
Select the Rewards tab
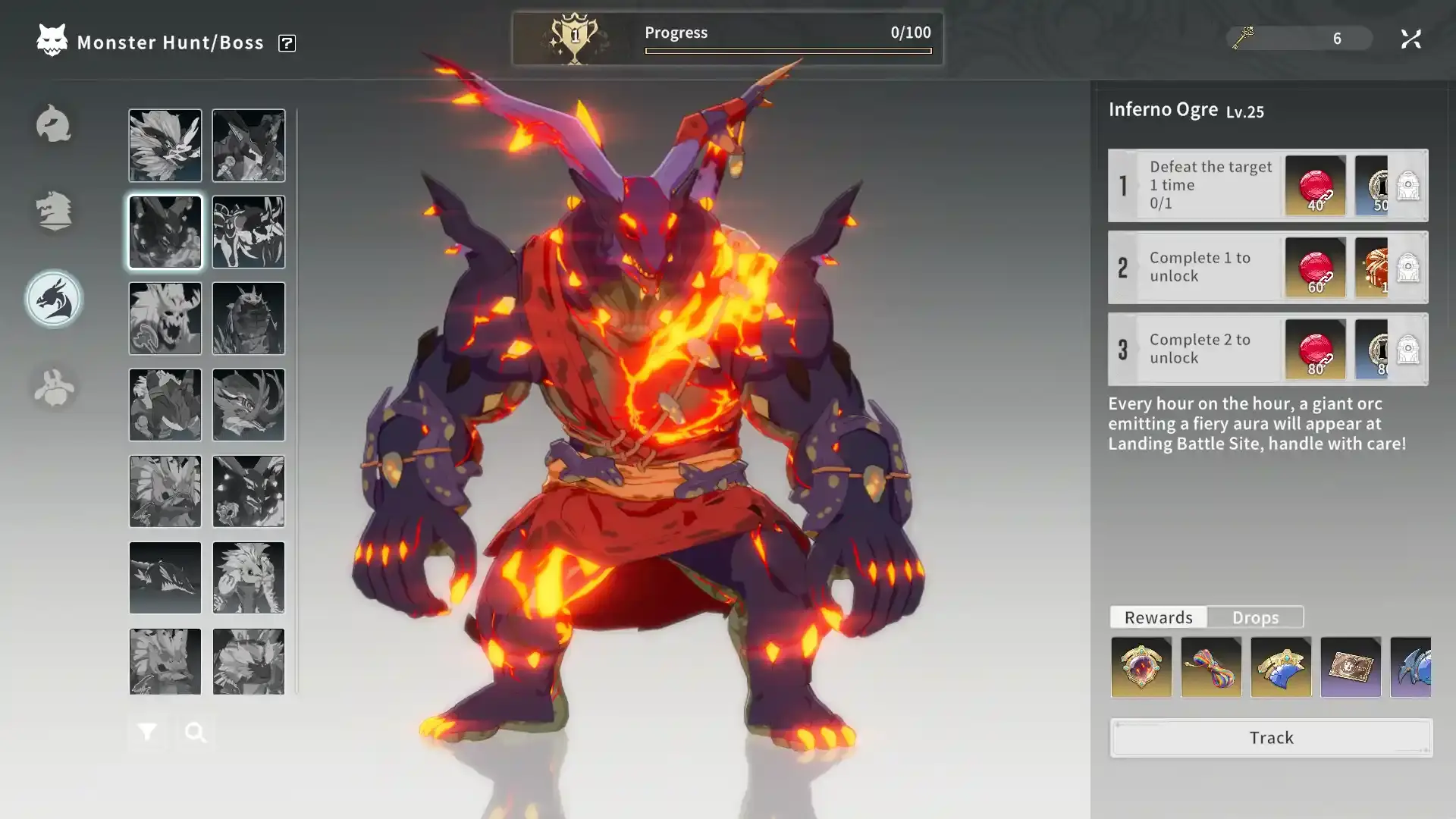click(1158, 617)
